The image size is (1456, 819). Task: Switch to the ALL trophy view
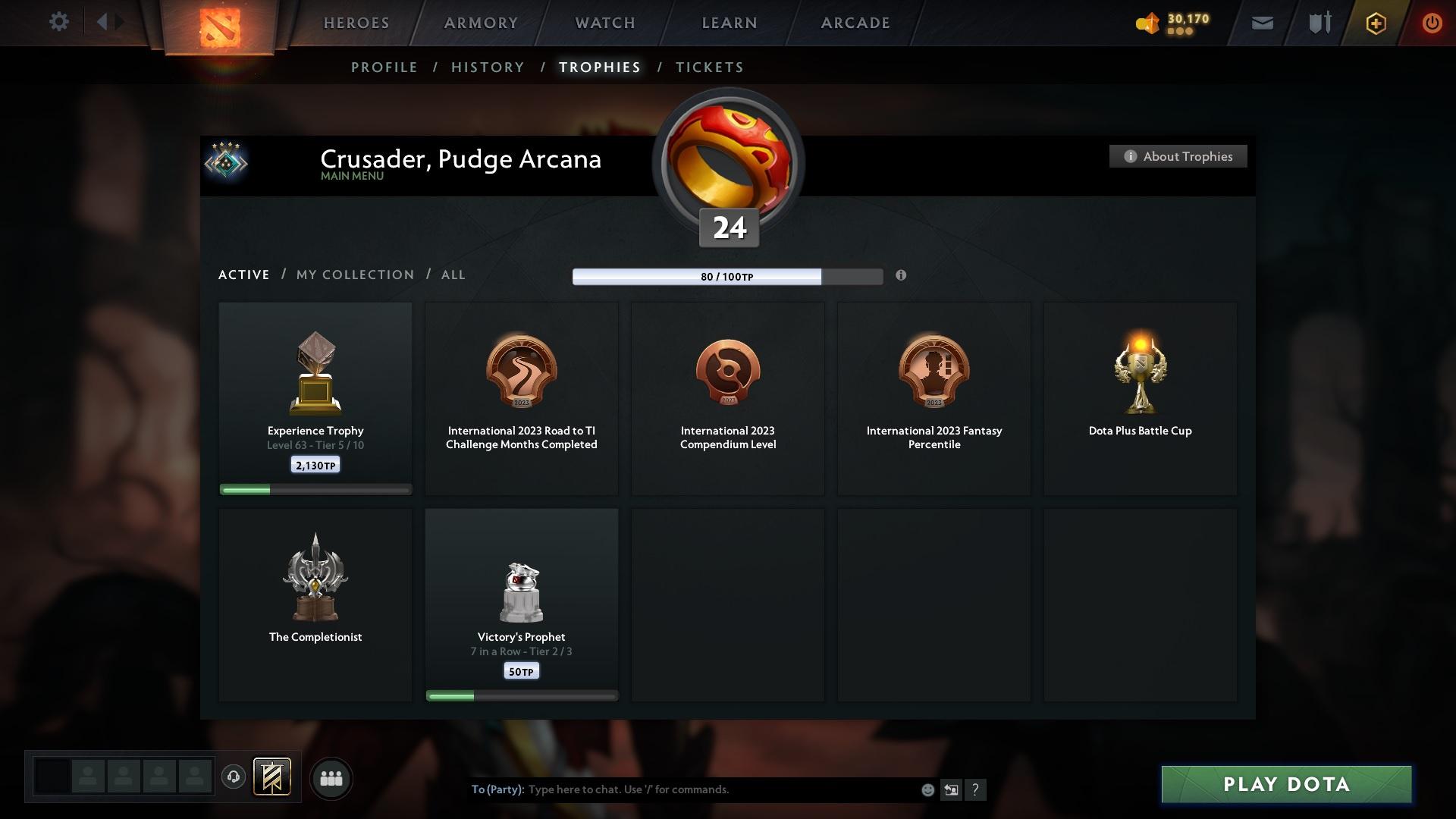click(x=453, y=275)
